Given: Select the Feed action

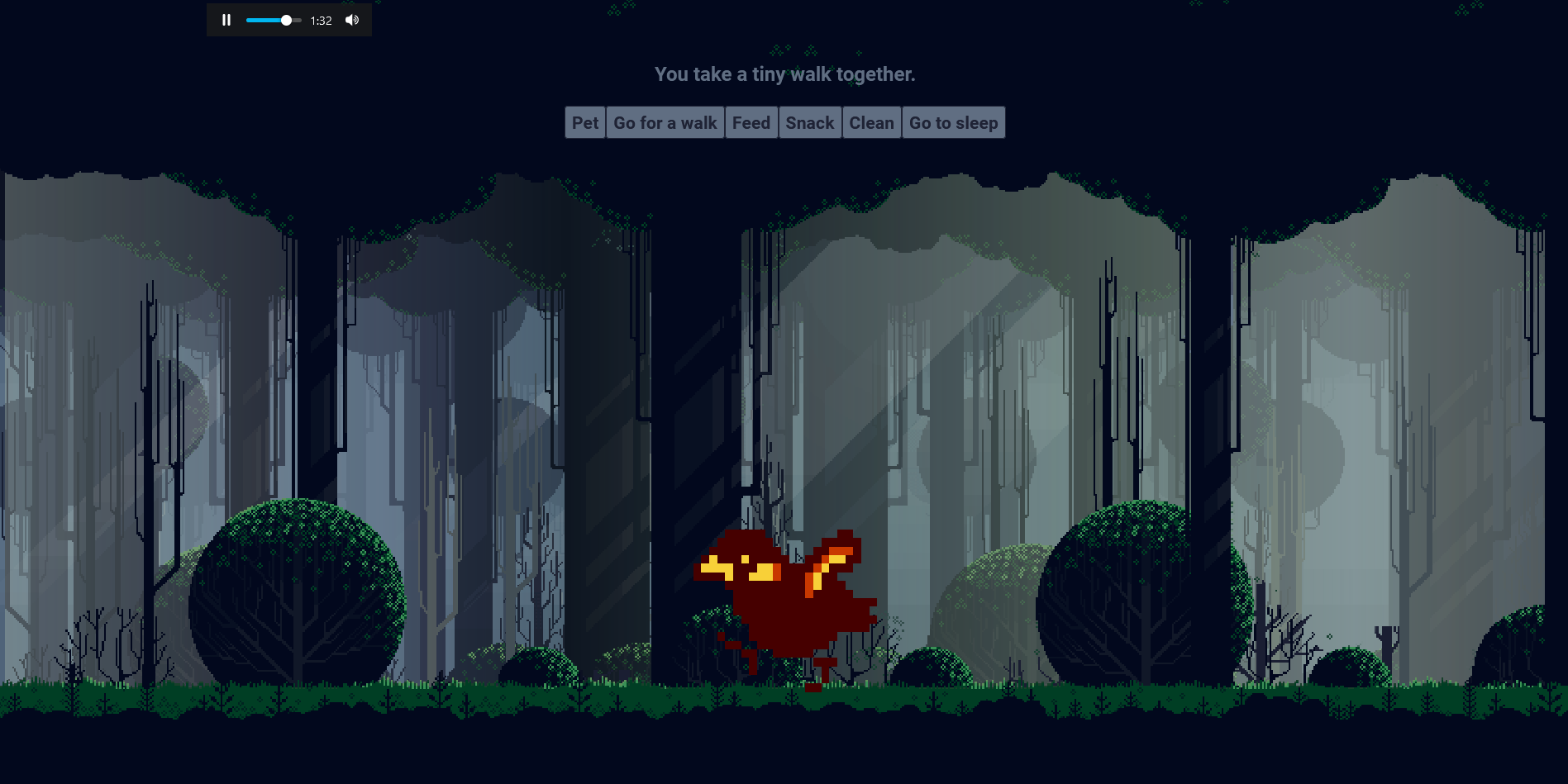Looking at the screenshot, I should coord(751,123).
